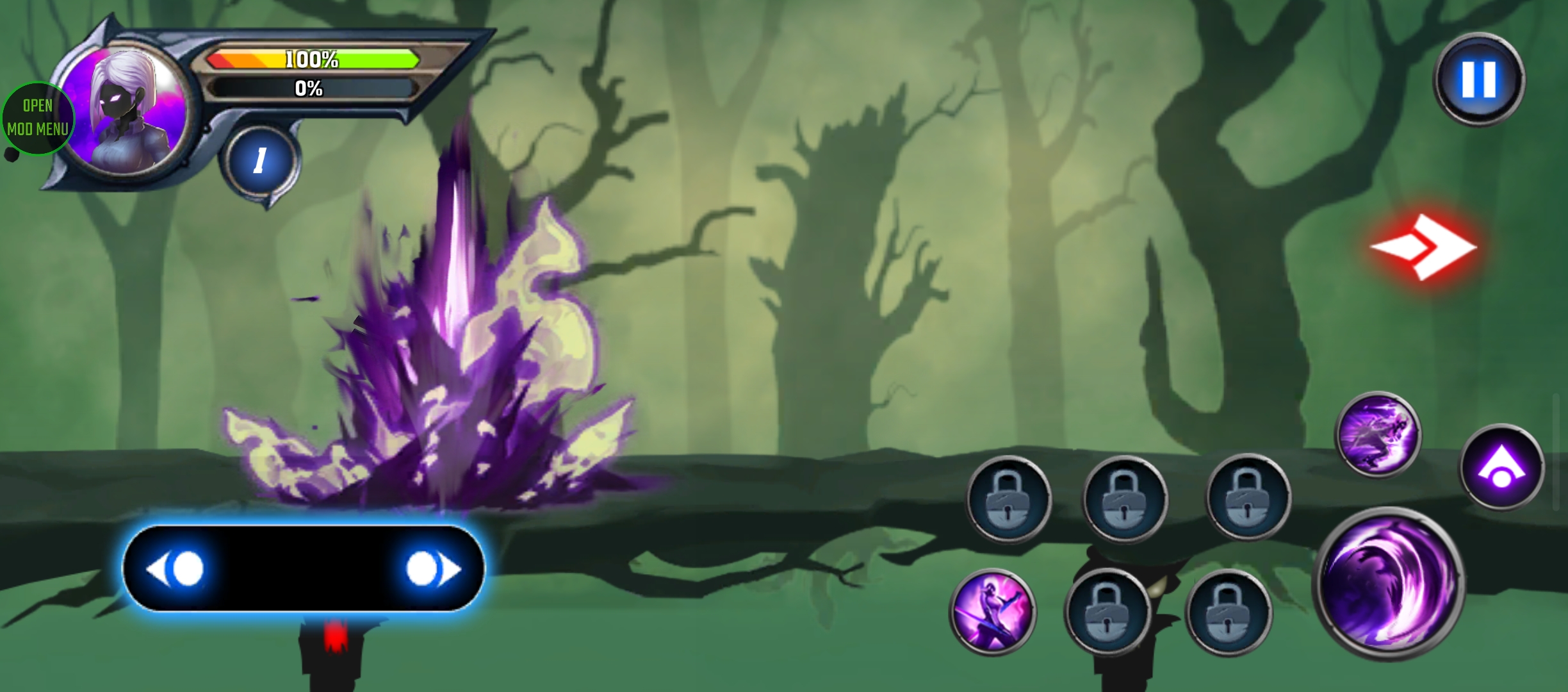Tap the blue level badge under health bar
Image resolution: width=1568 pixels, height=692 pixels.
click(x=259, y=160)
